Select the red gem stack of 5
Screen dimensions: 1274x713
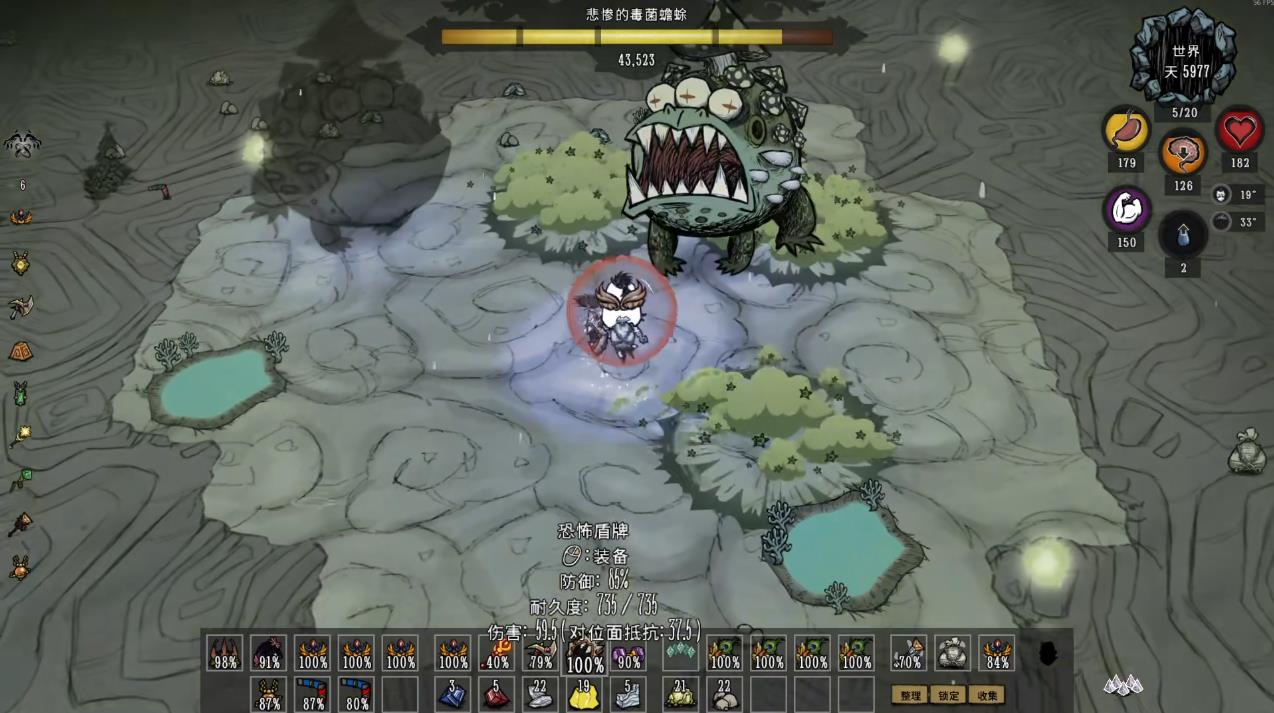click(497, 693)
